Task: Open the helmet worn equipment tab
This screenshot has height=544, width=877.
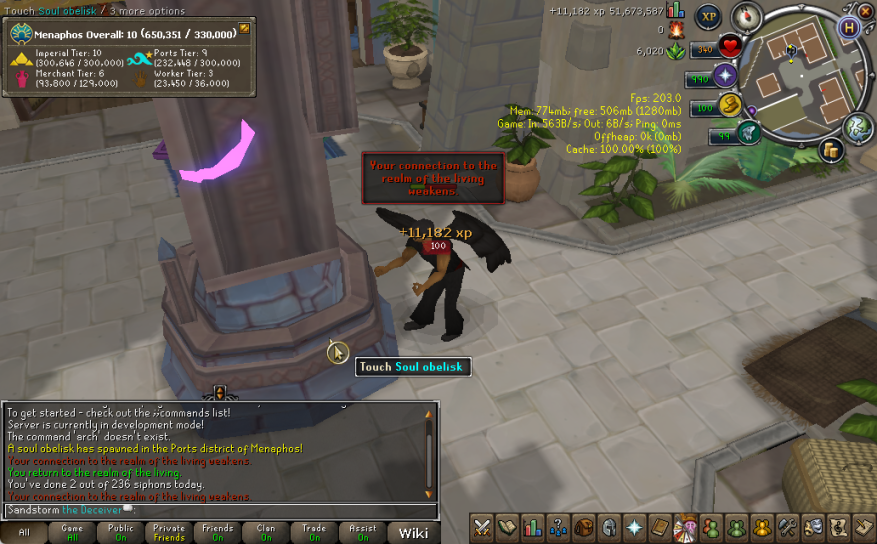Action: tap(609, 527)
